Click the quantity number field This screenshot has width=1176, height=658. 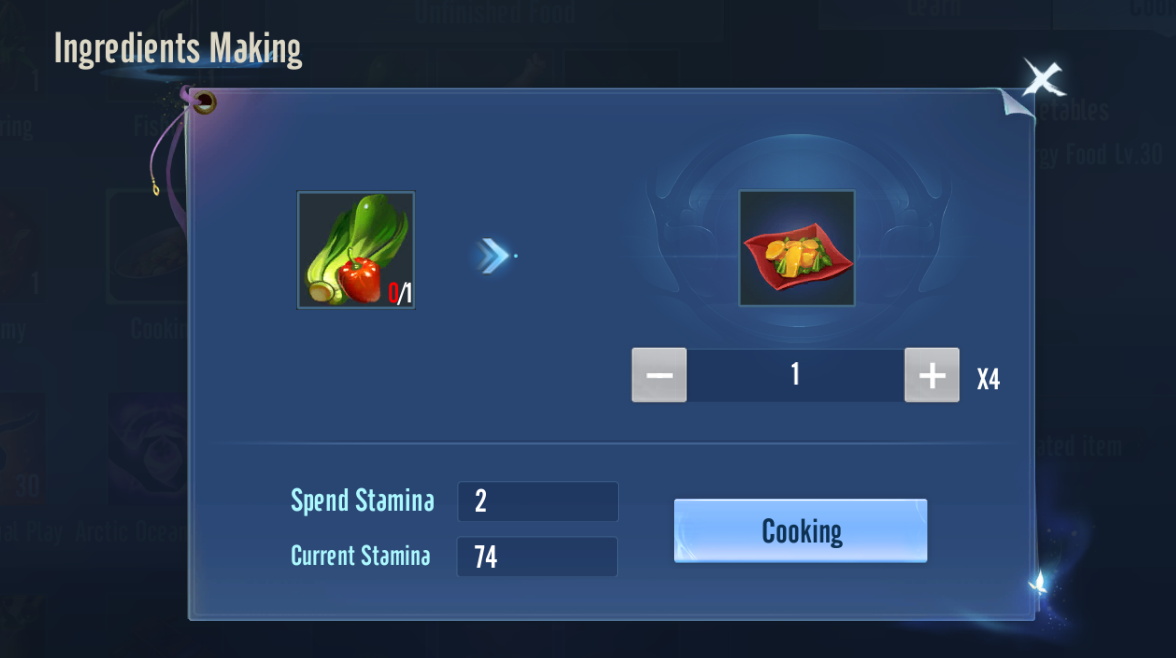pyautogui.click(x=795, y=375)
